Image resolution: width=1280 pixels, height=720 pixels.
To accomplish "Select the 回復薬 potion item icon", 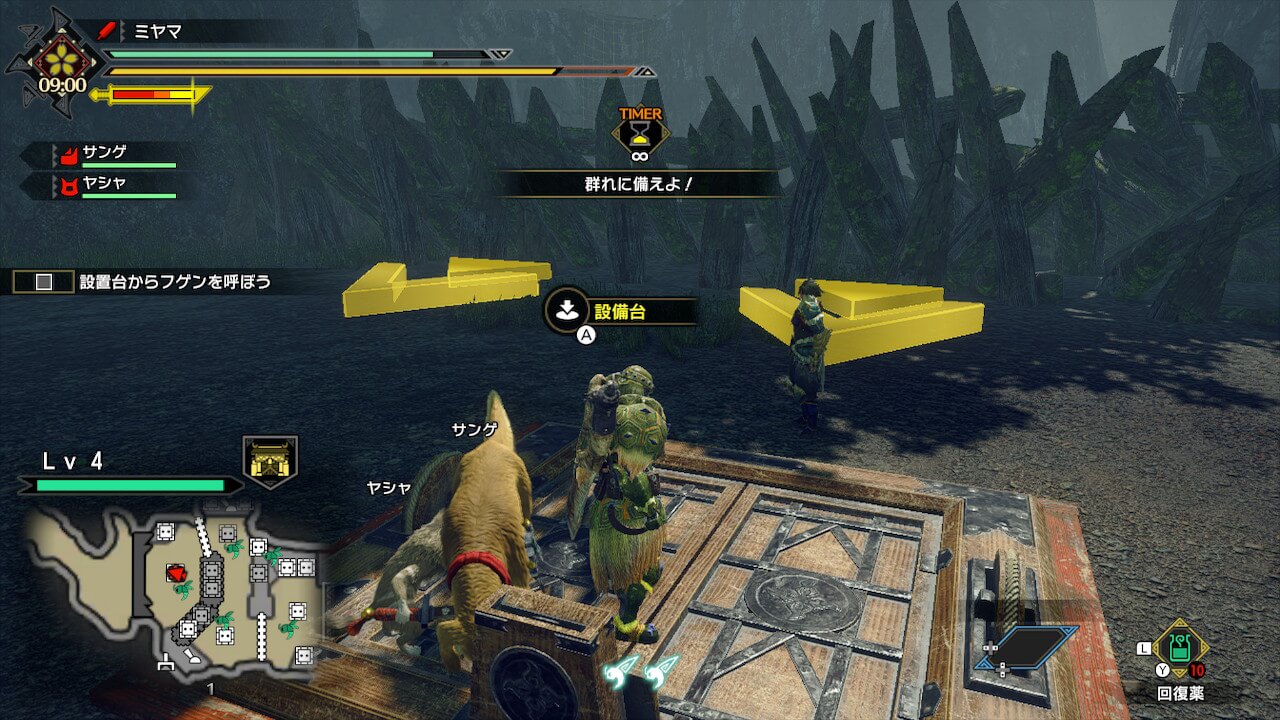I will click(x=1180, y=648).
